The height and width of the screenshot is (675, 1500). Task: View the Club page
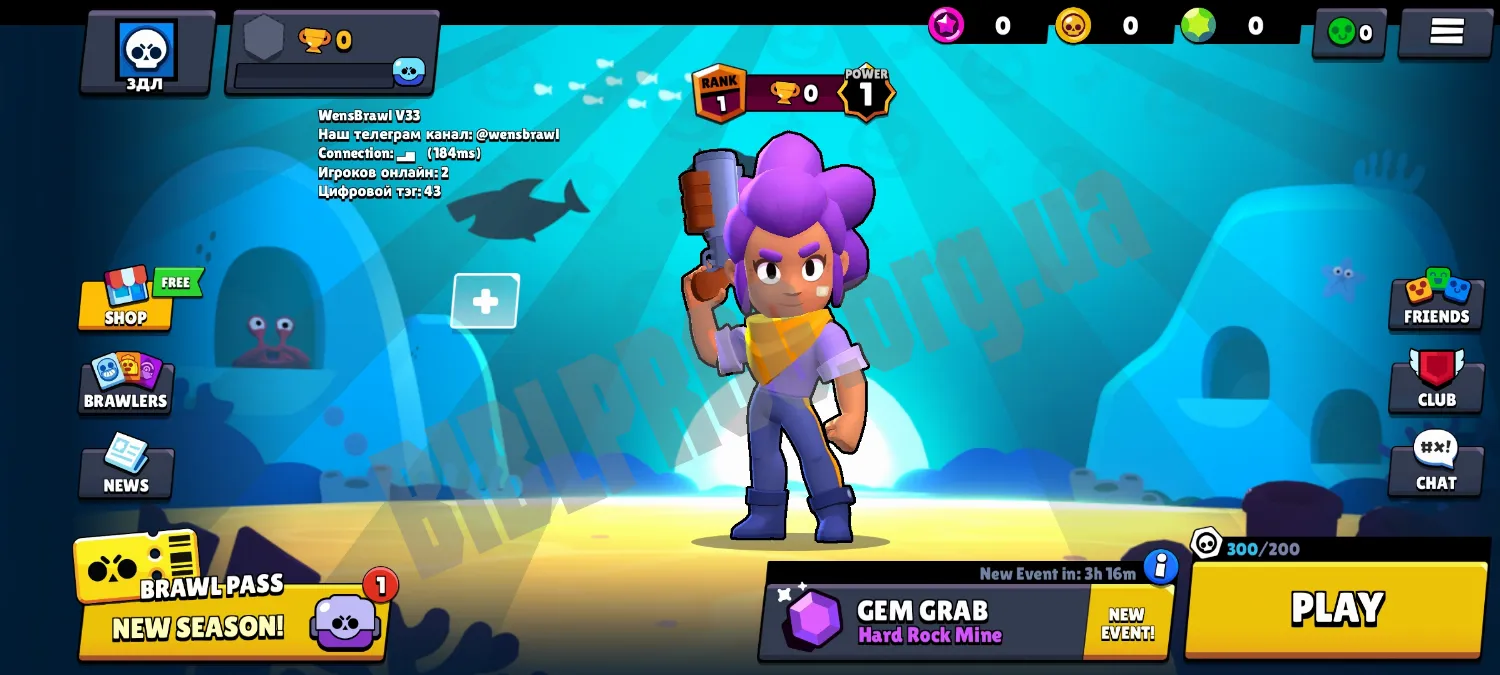click(x=1436, y=381)
